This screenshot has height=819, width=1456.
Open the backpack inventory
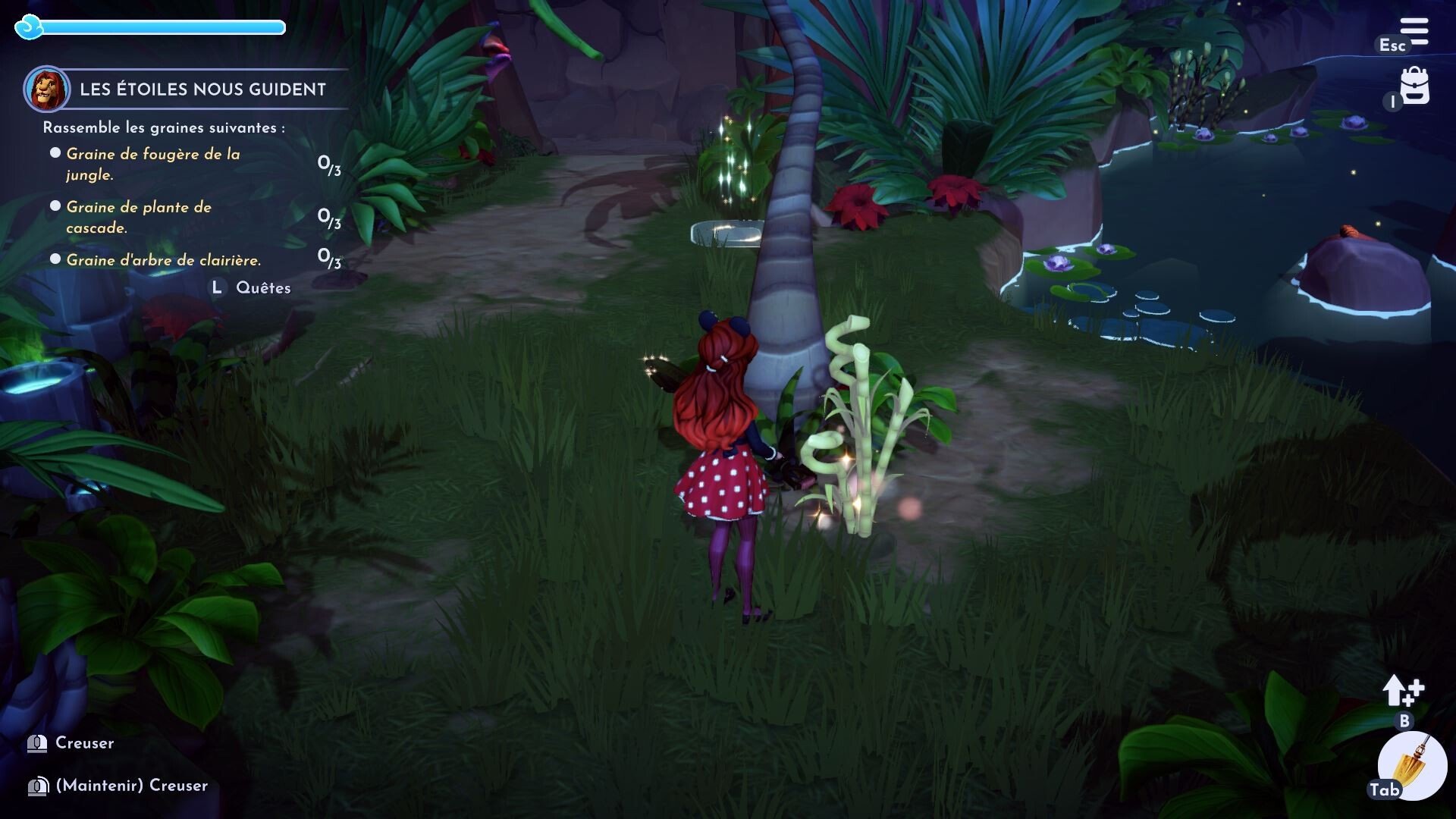(x=1414, y=86)
